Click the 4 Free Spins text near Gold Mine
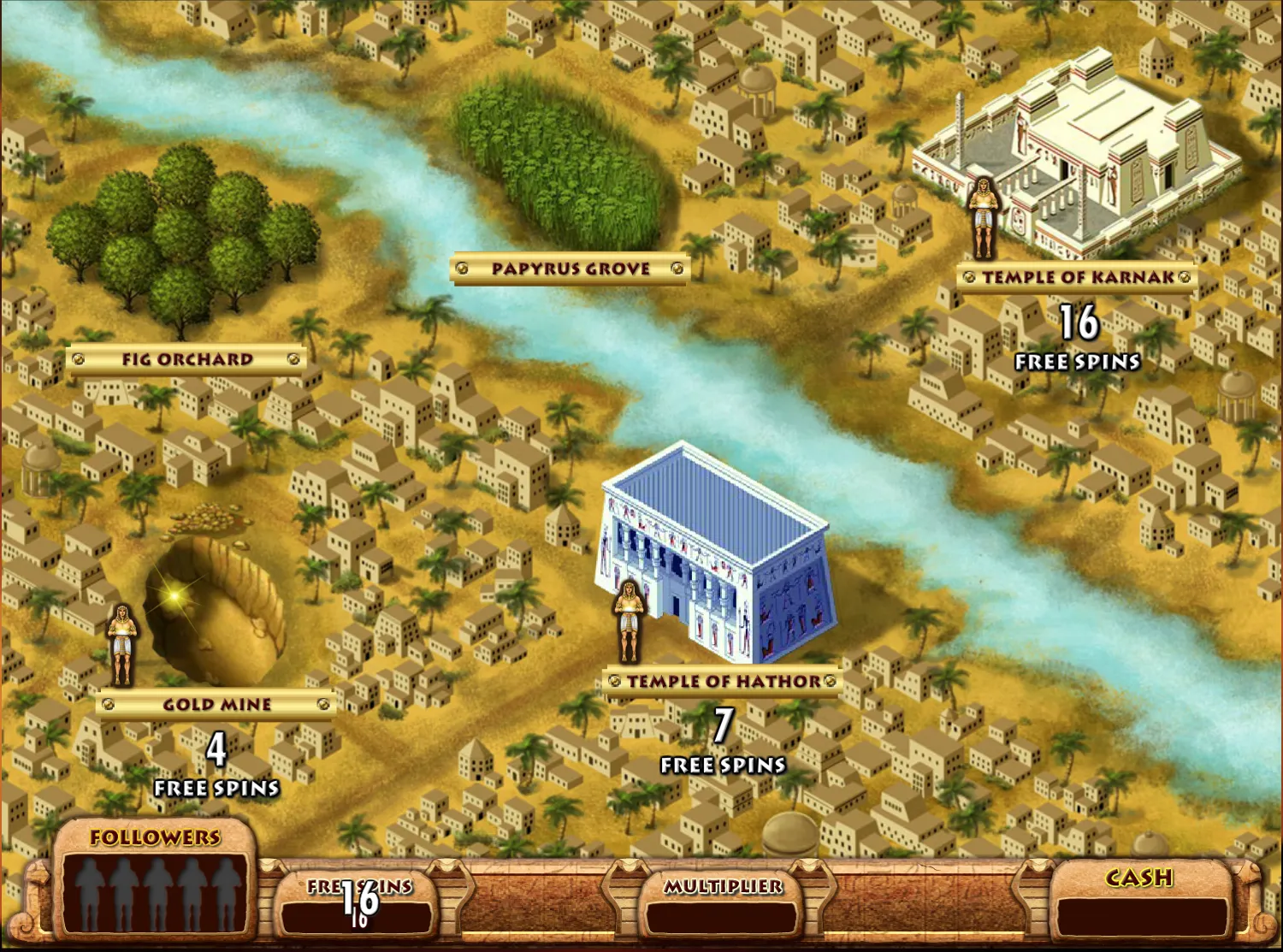 216,761
